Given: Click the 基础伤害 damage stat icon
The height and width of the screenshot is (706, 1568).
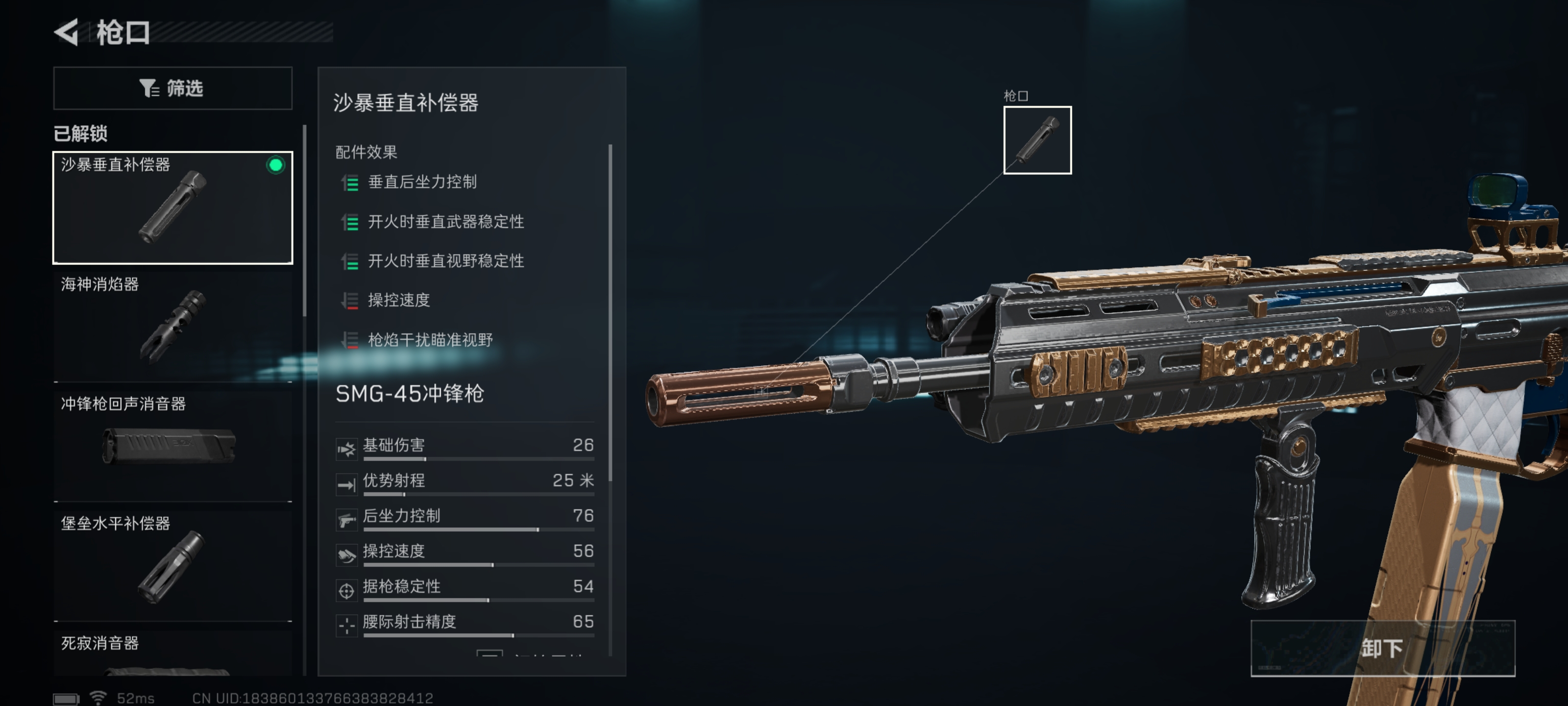Looking at the screenshot, I should [x=346, y=450].
